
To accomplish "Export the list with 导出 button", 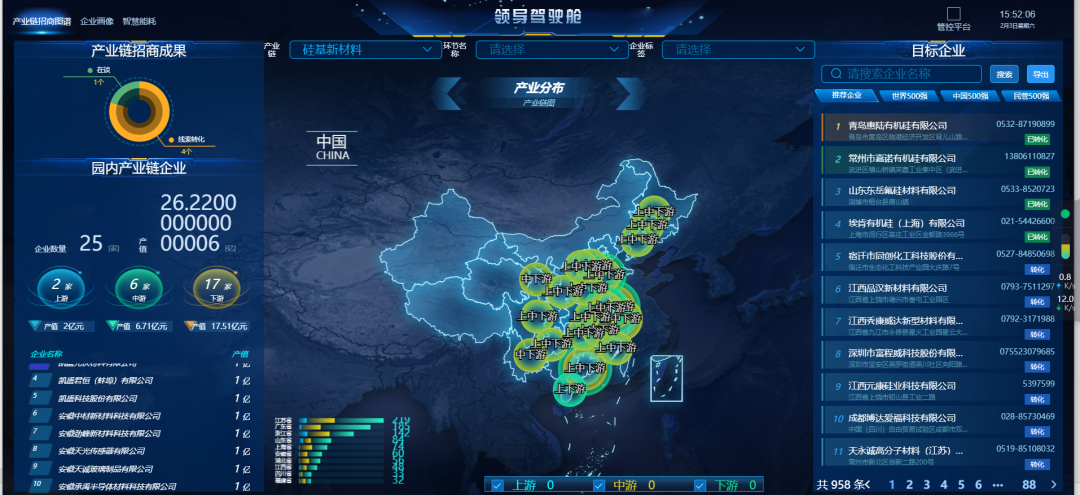I will click(x=1041, y=74).
